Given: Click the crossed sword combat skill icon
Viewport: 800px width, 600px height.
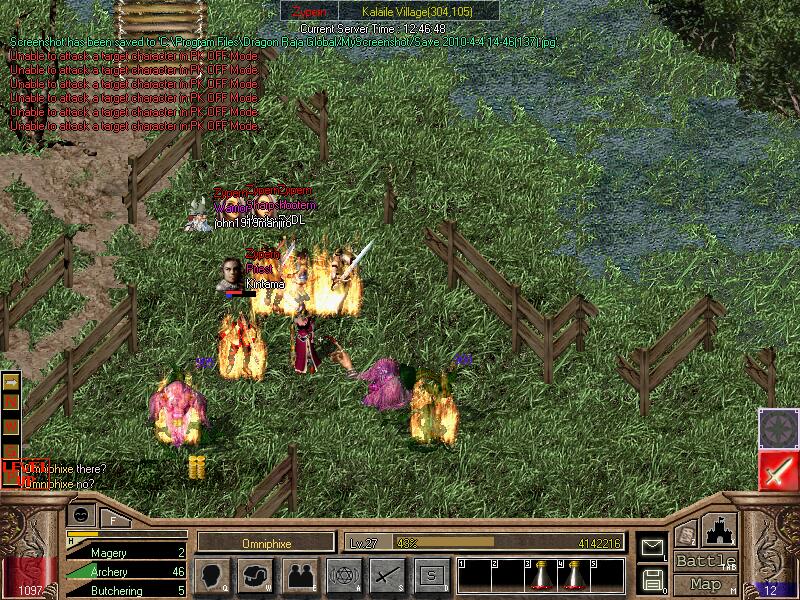Looking at the screenshot, I should (386, 575).
